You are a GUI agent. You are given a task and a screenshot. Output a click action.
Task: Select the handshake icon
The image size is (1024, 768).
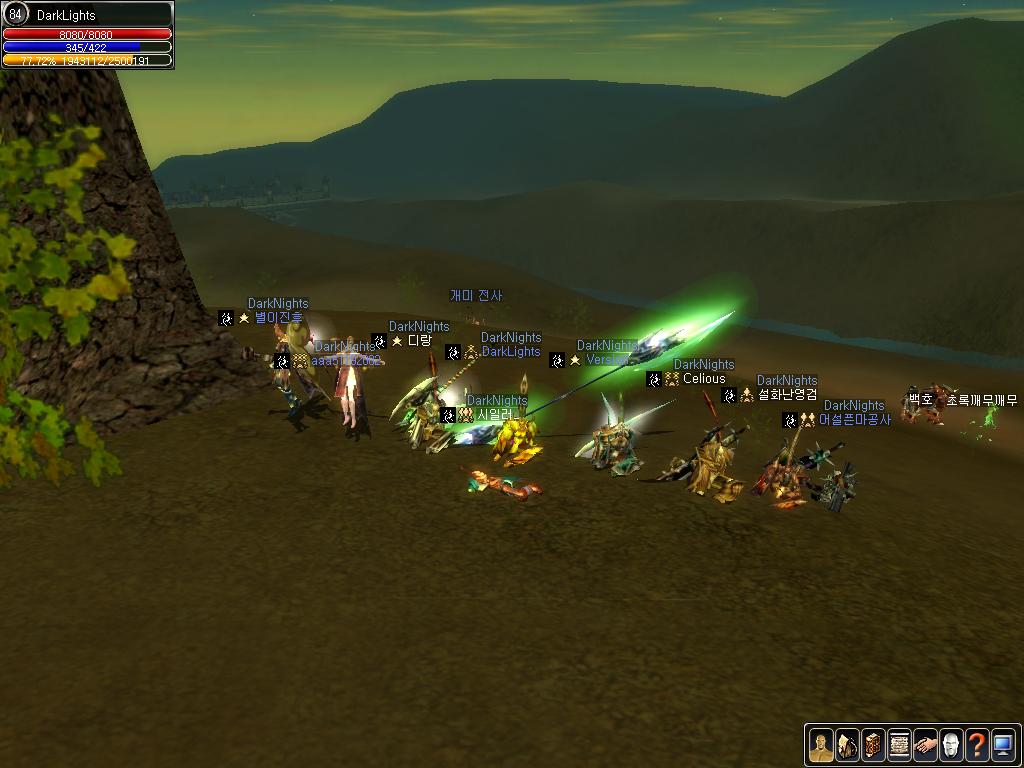click(x=925, y=744)
